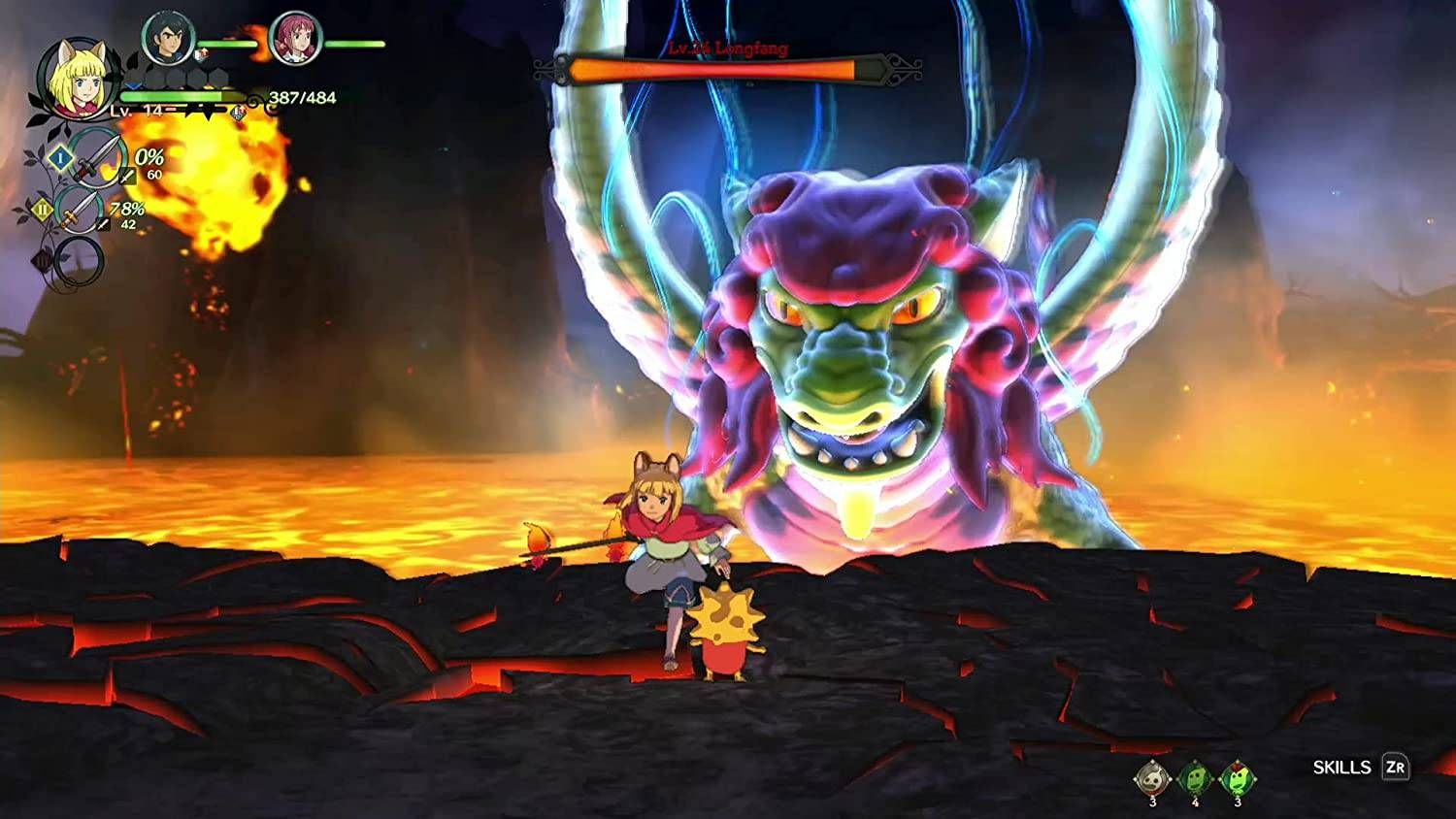This screenshot has height=819, width=1456.
Task: Select the Lv.14 Longfang boss name
Action: pyautogui.click(x=727, y=47)
